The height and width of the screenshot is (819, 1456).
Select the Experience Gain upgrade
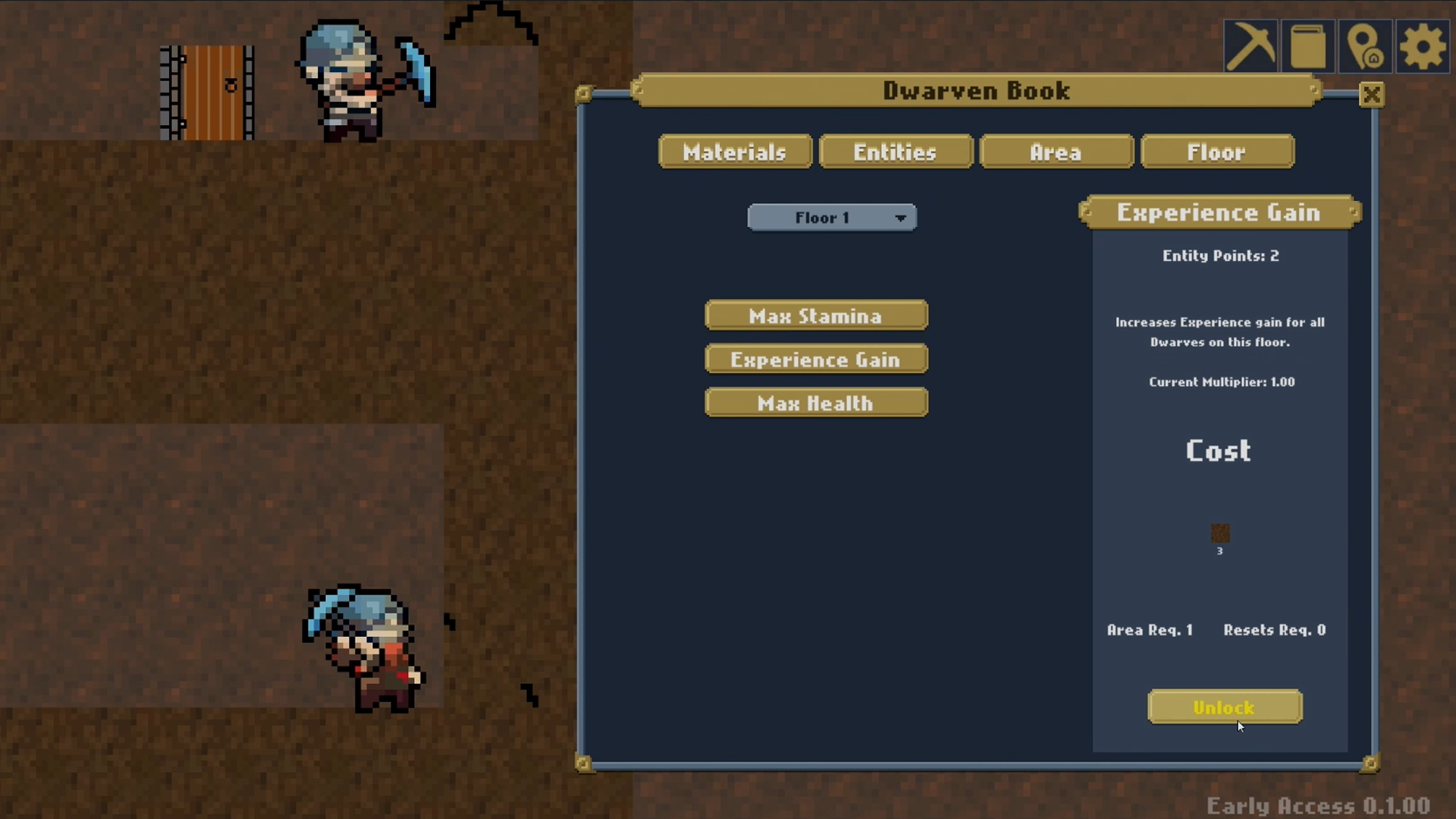816,359
